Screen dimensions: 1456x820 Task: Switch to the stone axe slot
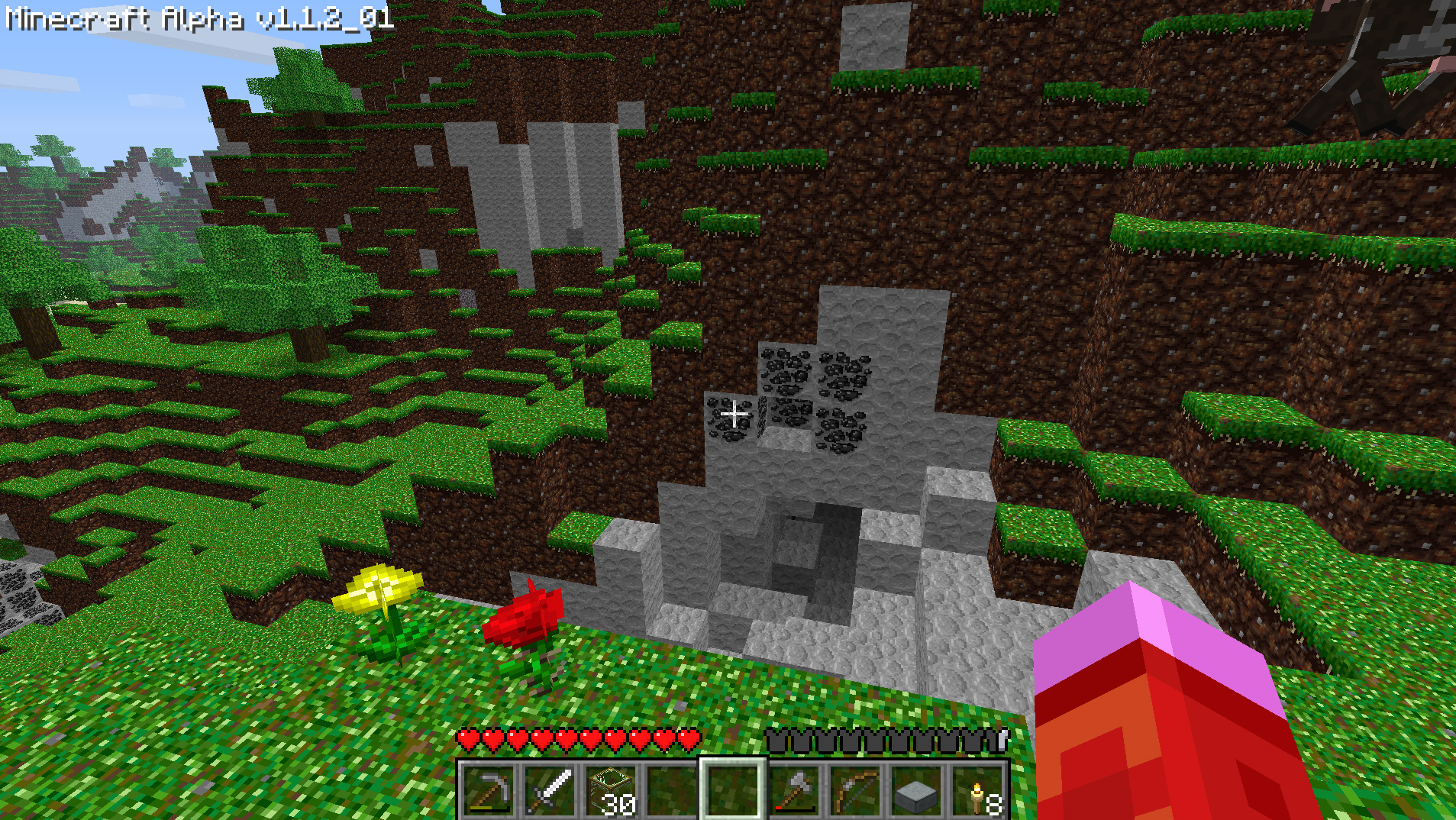click(794, 790)
